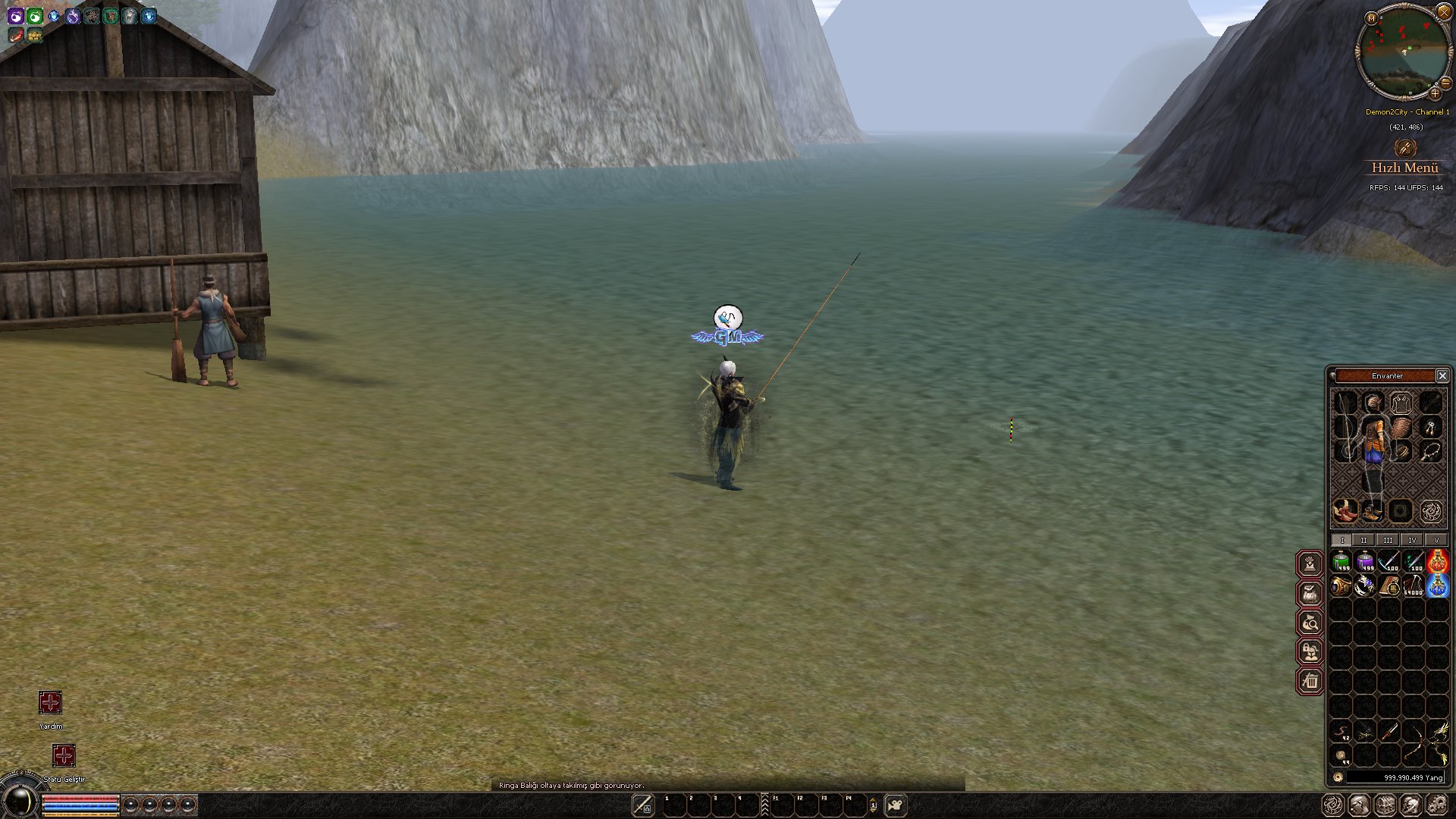This screenshot has width=1456, height=819.
Task: Zoom out the minimap with minus
Action: [1445, 83]
